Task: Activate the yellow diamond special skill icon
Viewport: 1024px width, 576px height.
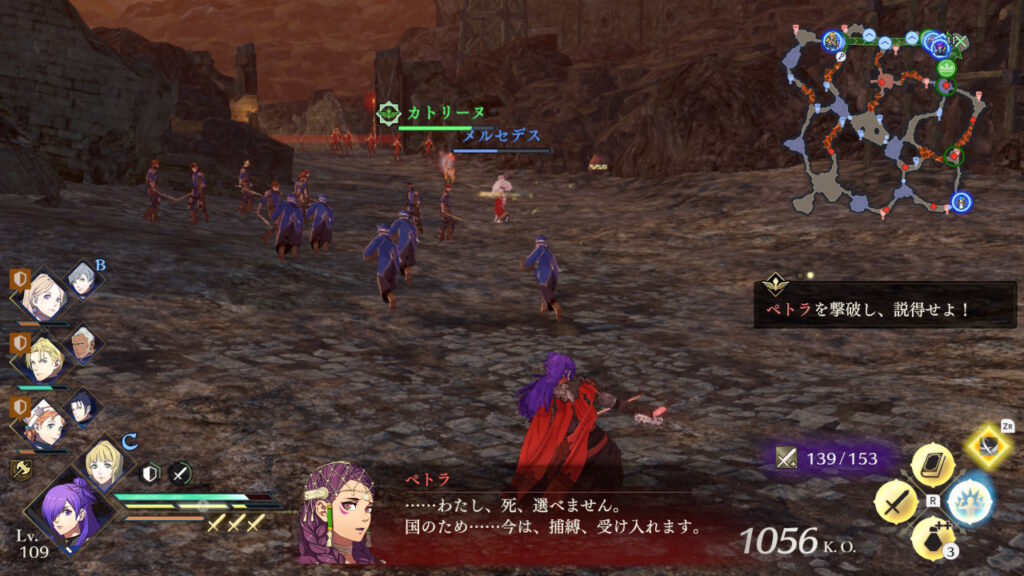Action: click(990, 445)
